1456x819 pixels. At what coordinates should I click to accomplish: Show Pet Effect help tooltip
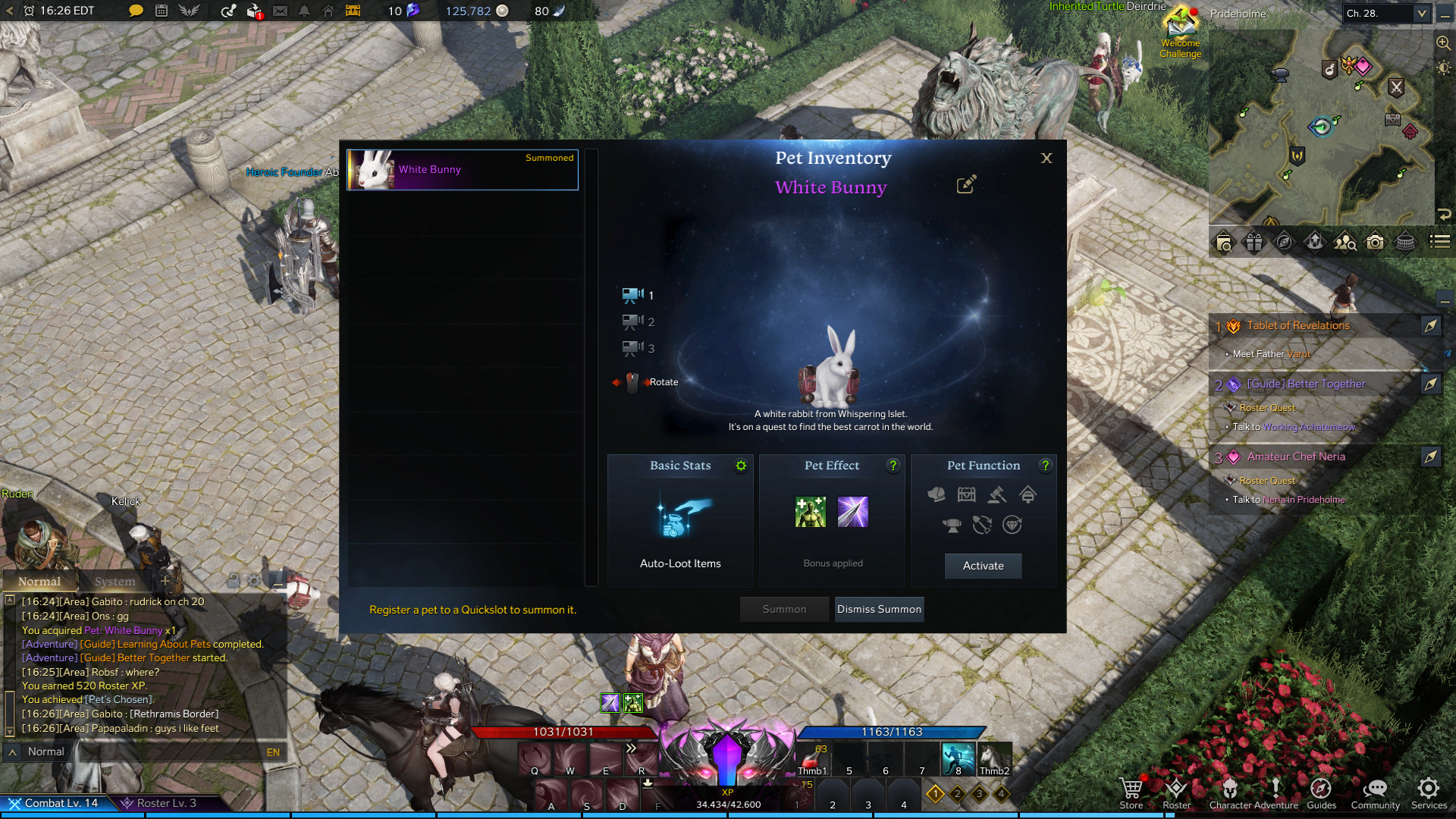[x=893, y=466]
